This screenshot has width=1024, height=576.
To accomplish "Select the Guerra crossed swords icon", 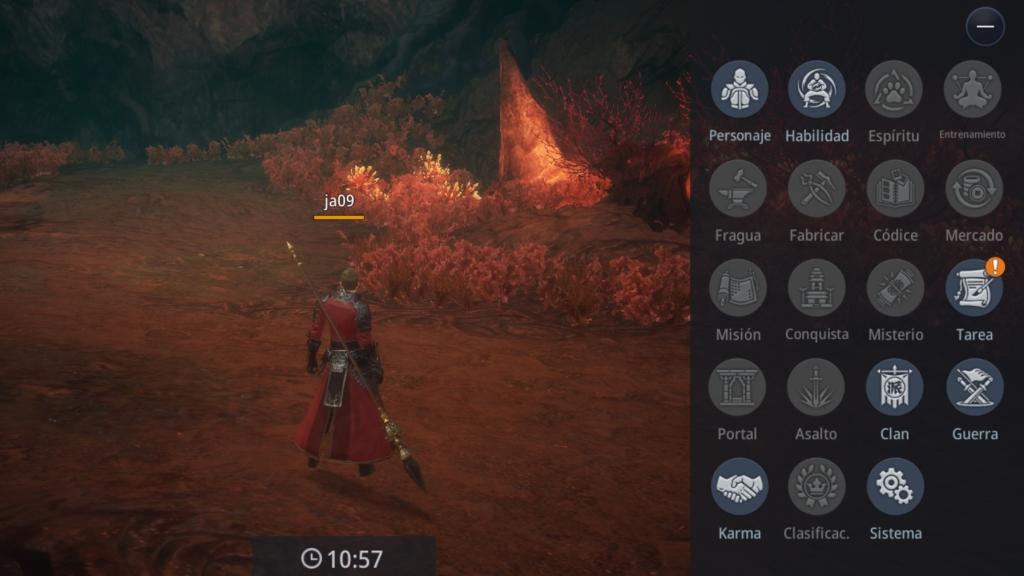I will pos(974,387).
